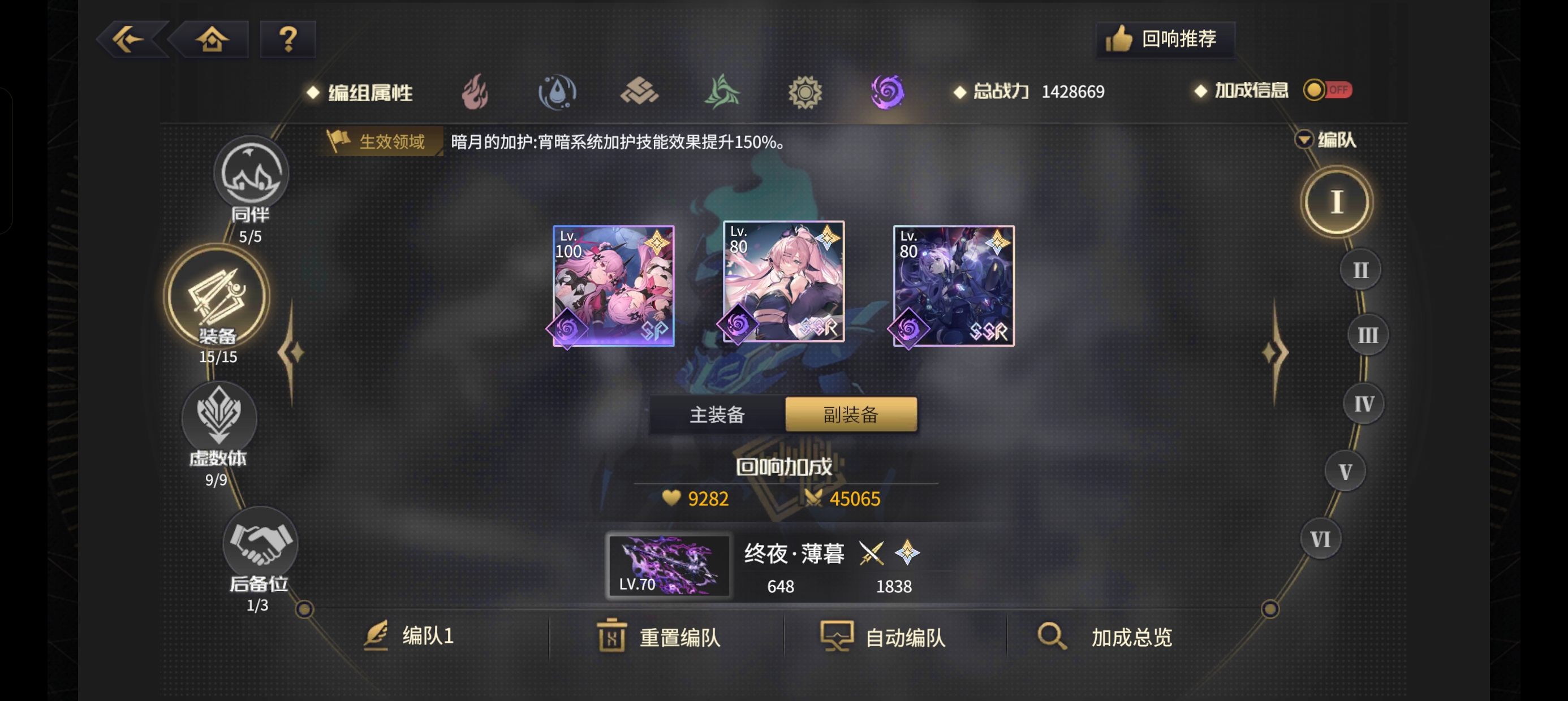The height and width of the screenshot is (701, 1568).
Task: Select team slot VI
Action: [1320, 538]
